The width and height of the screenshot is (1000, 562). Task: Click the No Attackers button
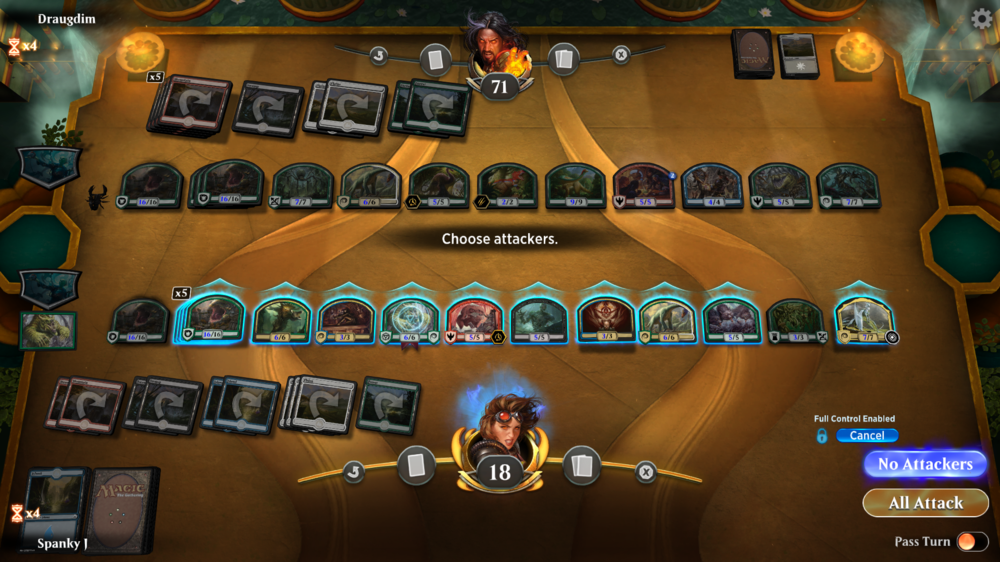[925, 464]
